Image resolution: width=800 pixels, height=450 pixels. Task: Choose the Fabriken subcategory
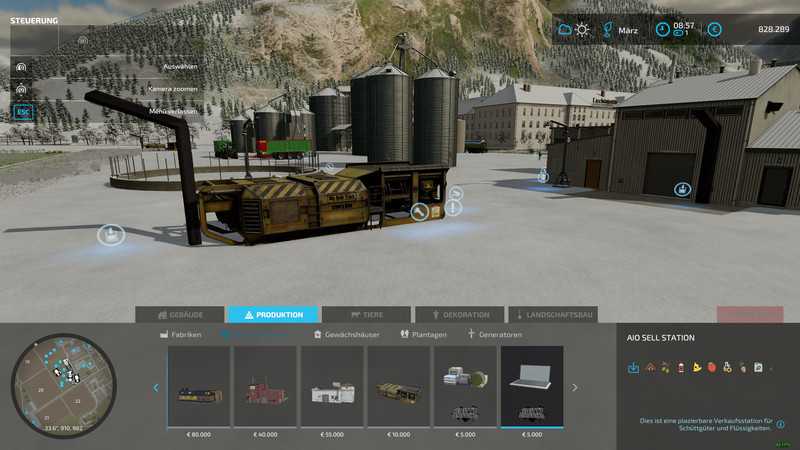181,335
